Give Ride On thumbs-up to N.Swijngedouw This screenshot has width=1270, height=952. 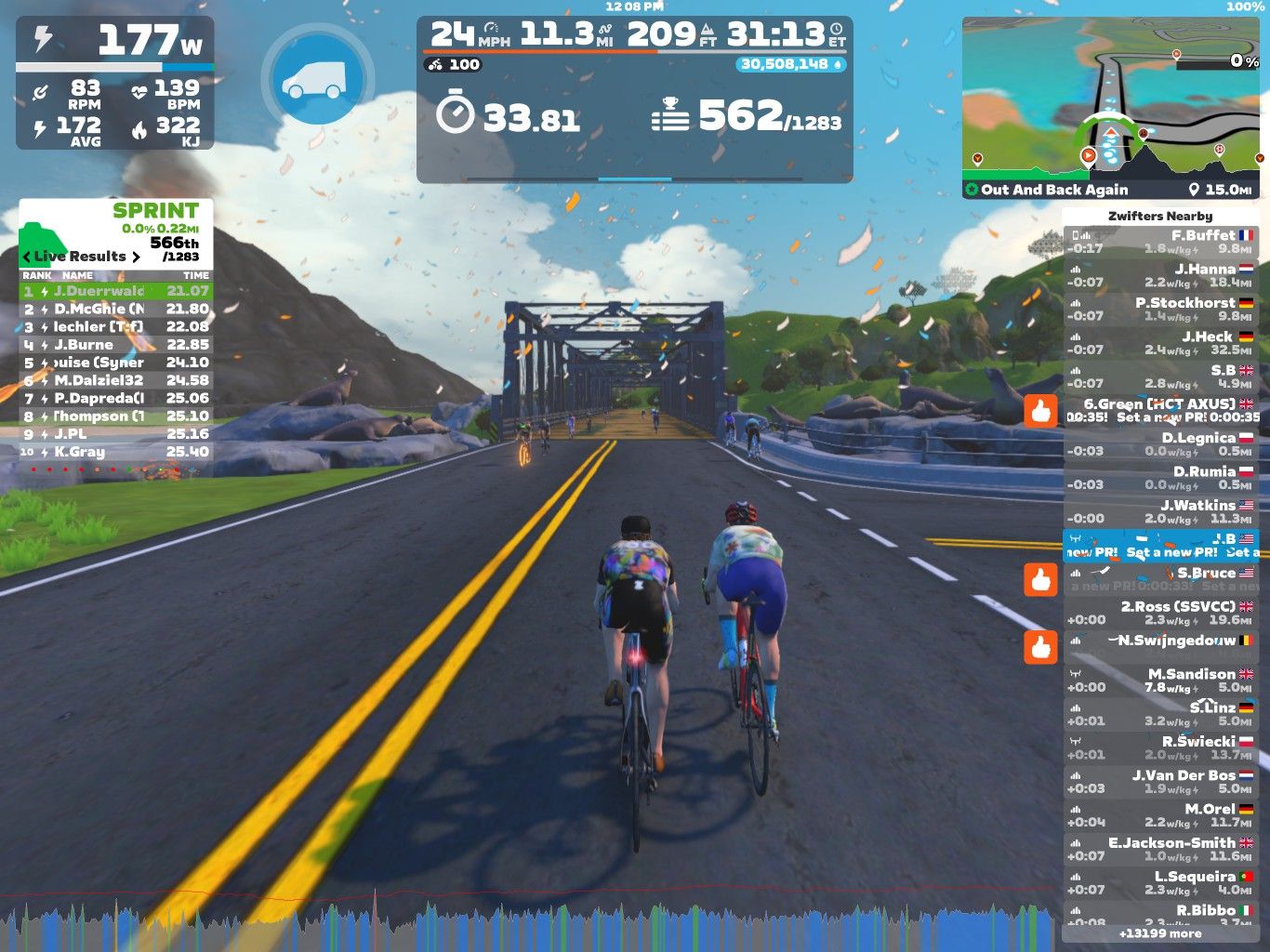(1040, 647)
